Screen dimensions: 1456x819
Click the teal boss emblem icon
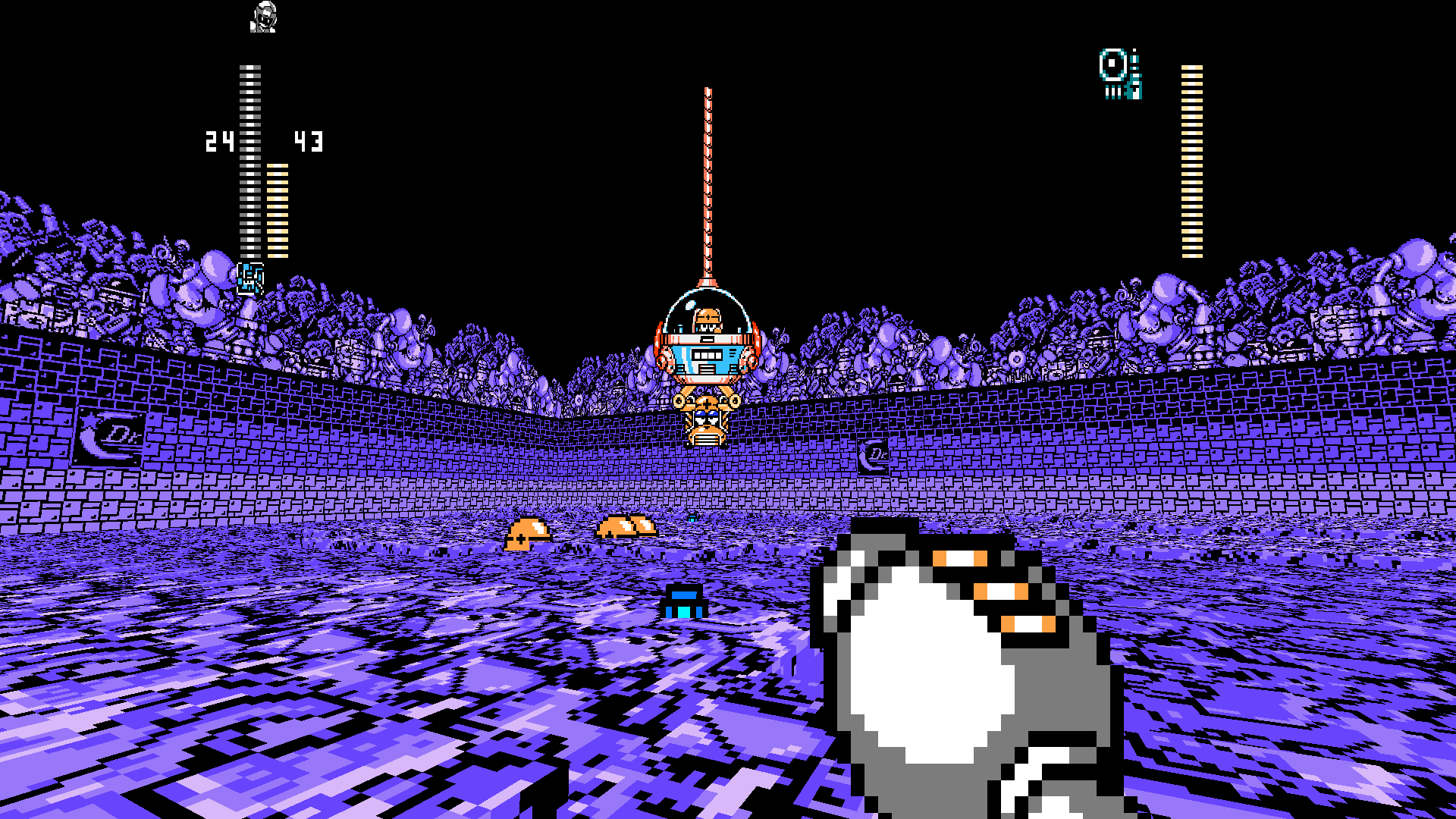point(1120,74)
